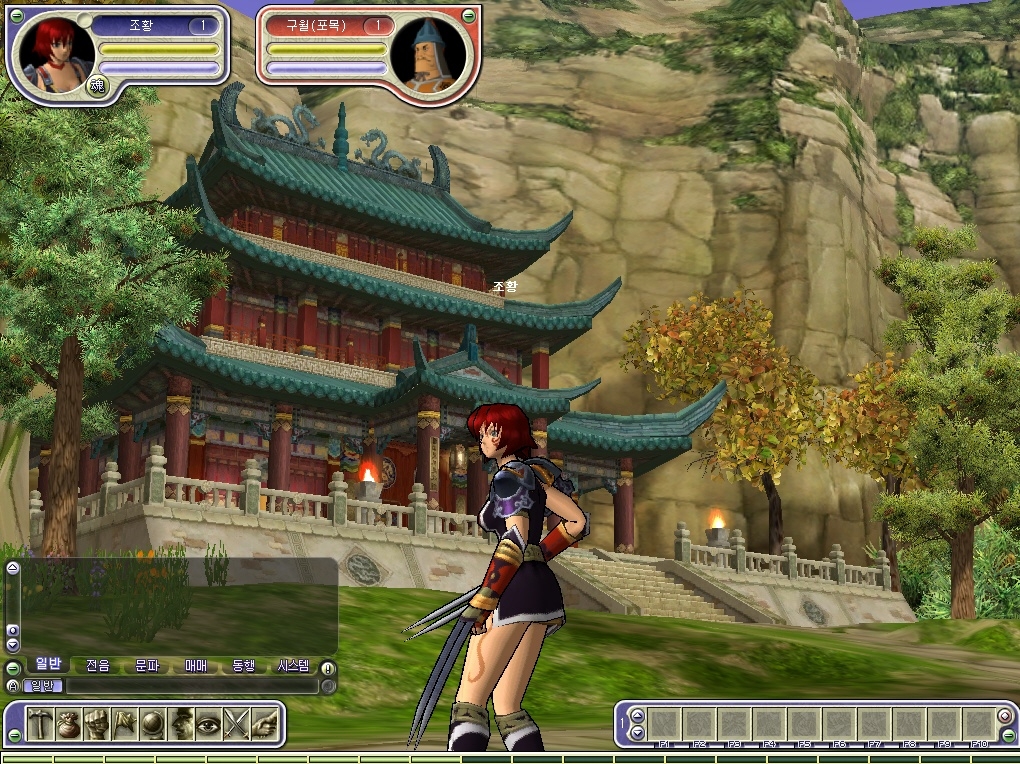
Task: Open the pouch bag icon
Action: click(68, 724)
